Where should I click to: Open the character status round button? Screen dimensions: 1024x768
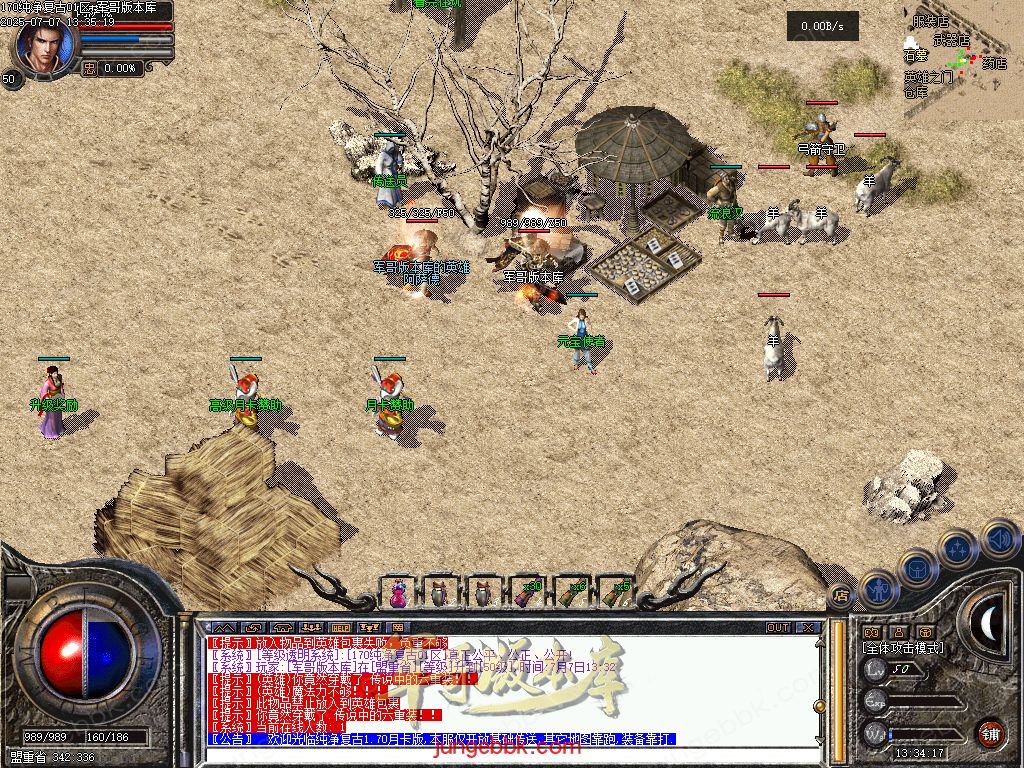point(877,591)
